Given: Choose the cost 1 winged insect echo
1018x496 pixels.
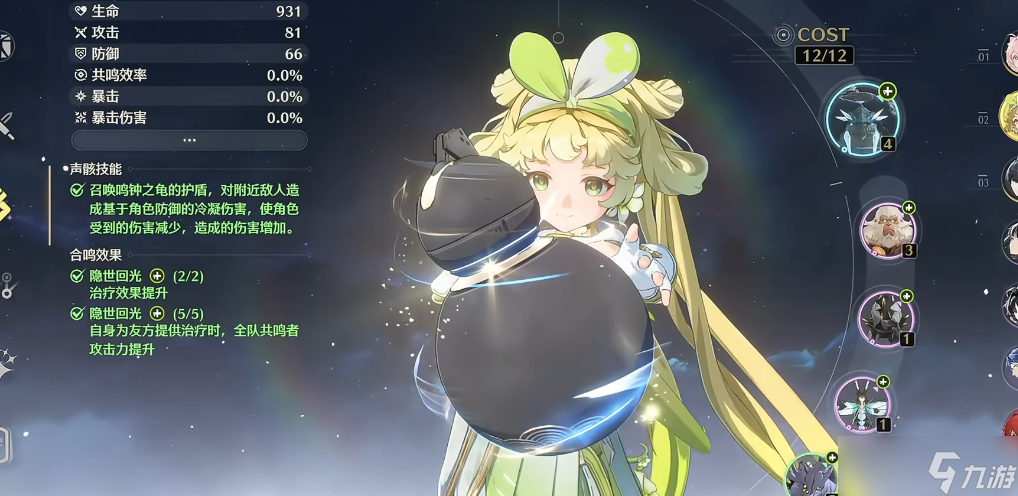Looking at the screenshot, I should pos(861,403).
